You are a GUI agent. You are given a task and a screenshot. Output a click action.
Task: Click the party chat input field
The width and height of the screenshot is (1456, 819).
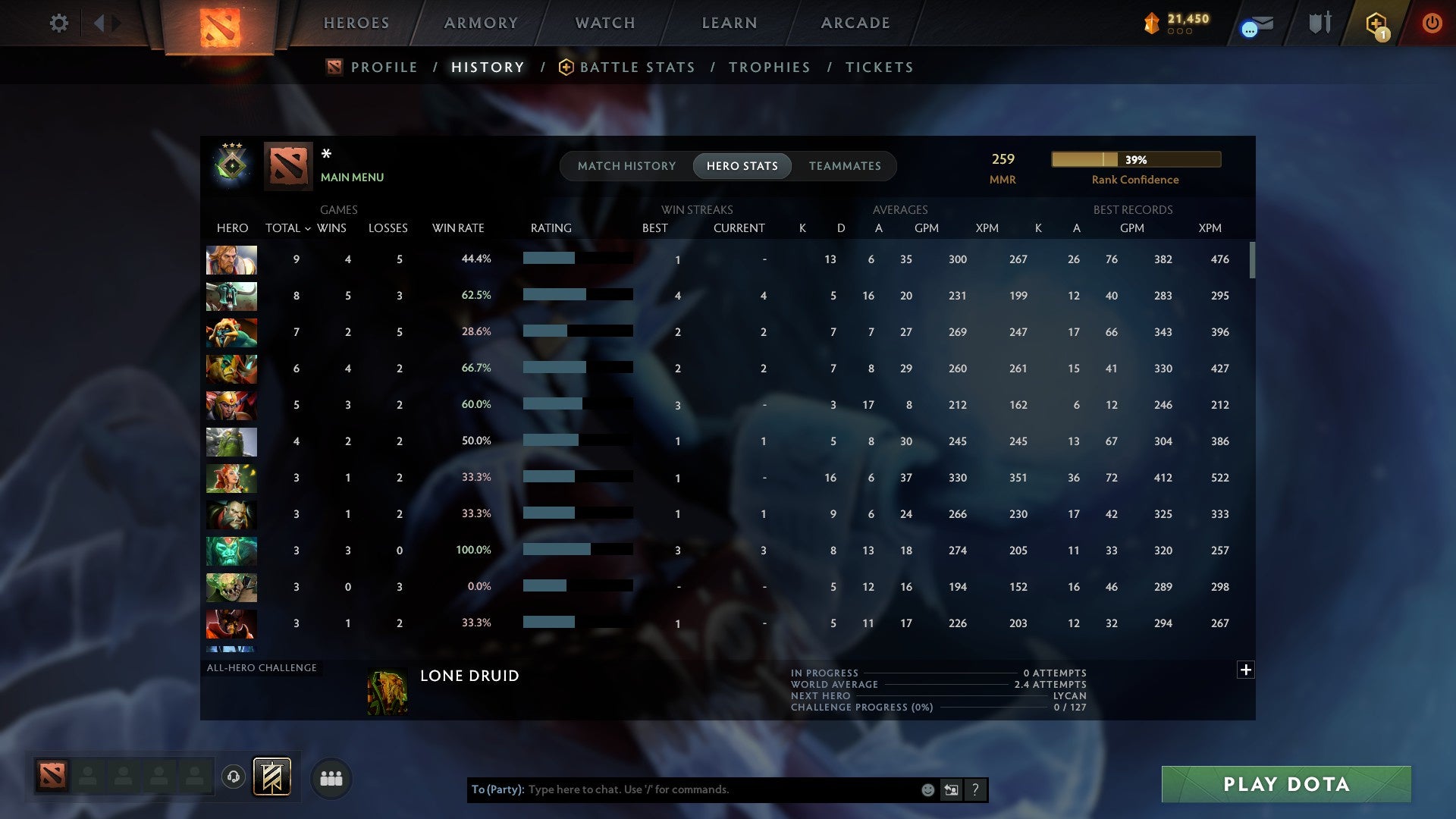682,789
